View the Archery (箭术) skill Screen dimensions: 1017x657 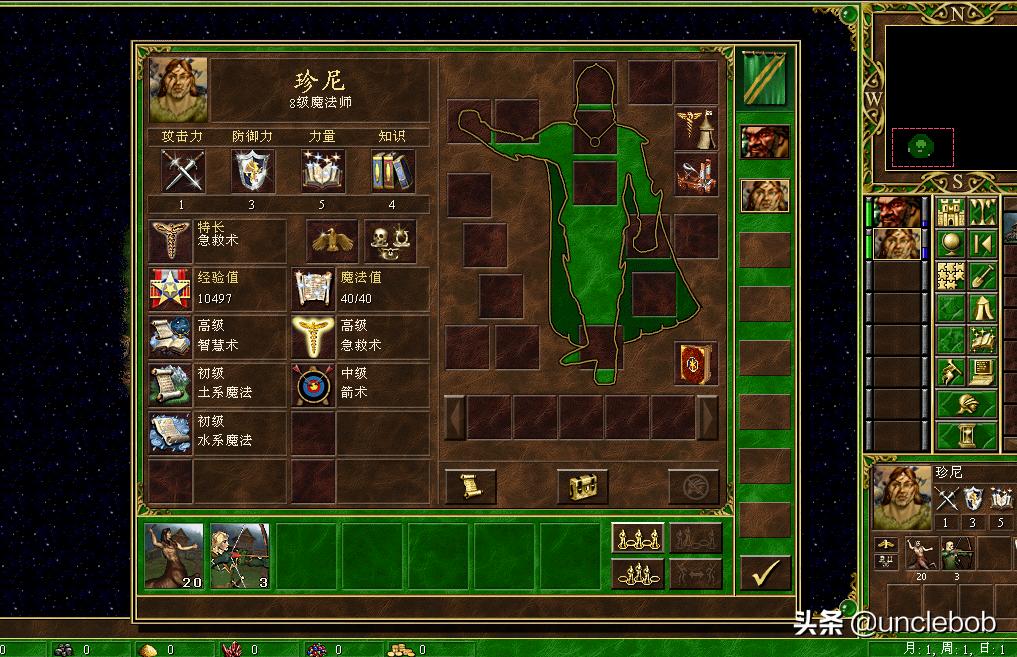[x=313, y=385]
